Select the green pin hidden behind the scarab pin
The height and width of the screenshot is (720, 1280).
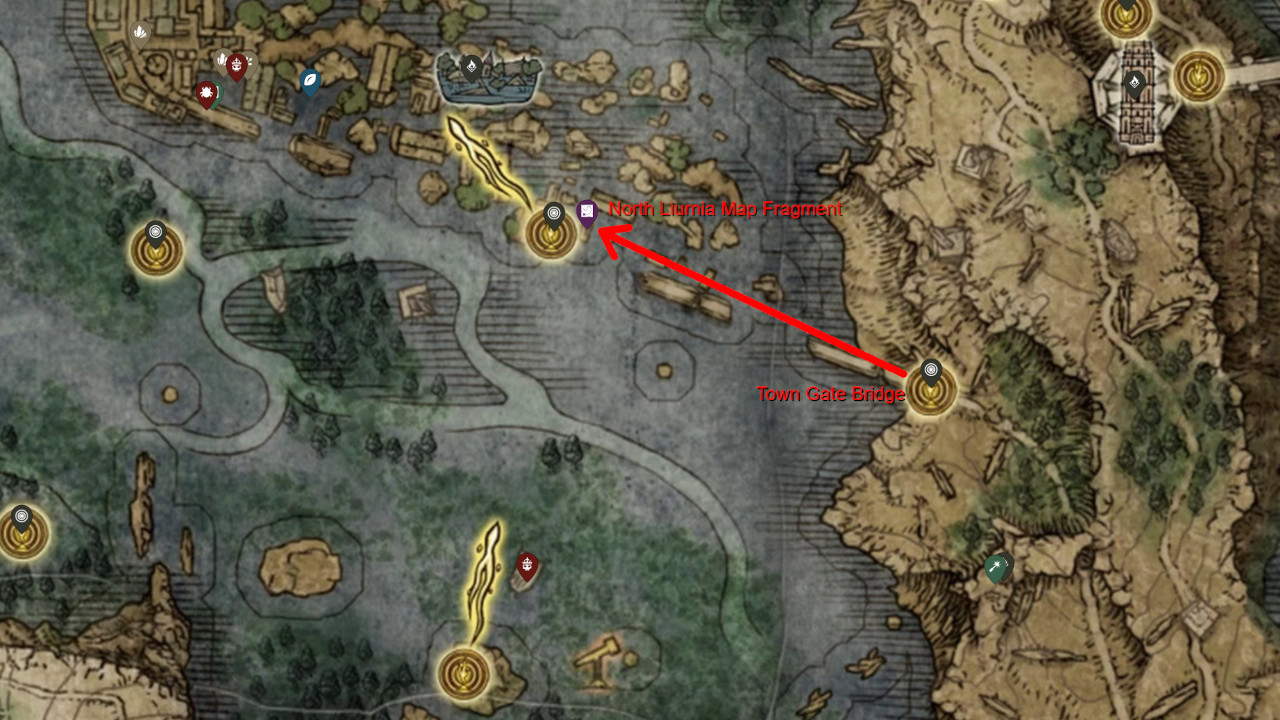218,92
